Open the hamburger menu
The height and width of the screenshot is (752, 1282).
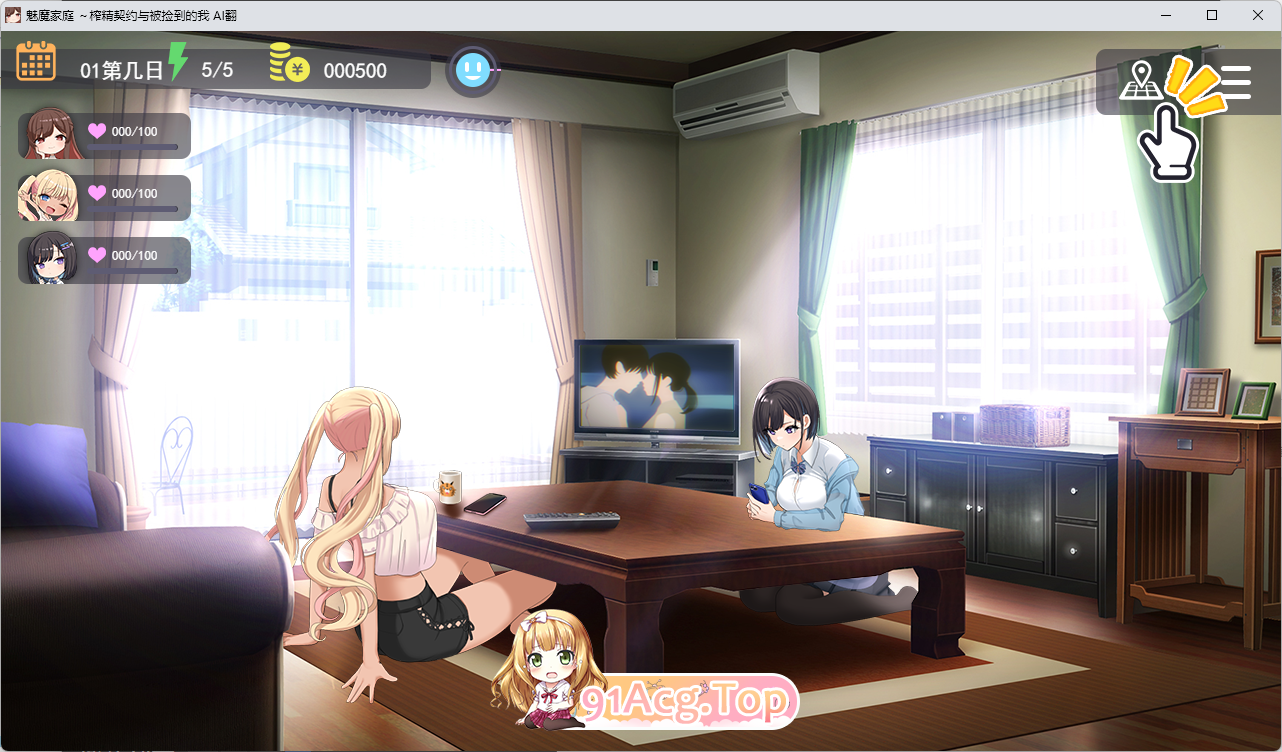[x=1235, y=82]
